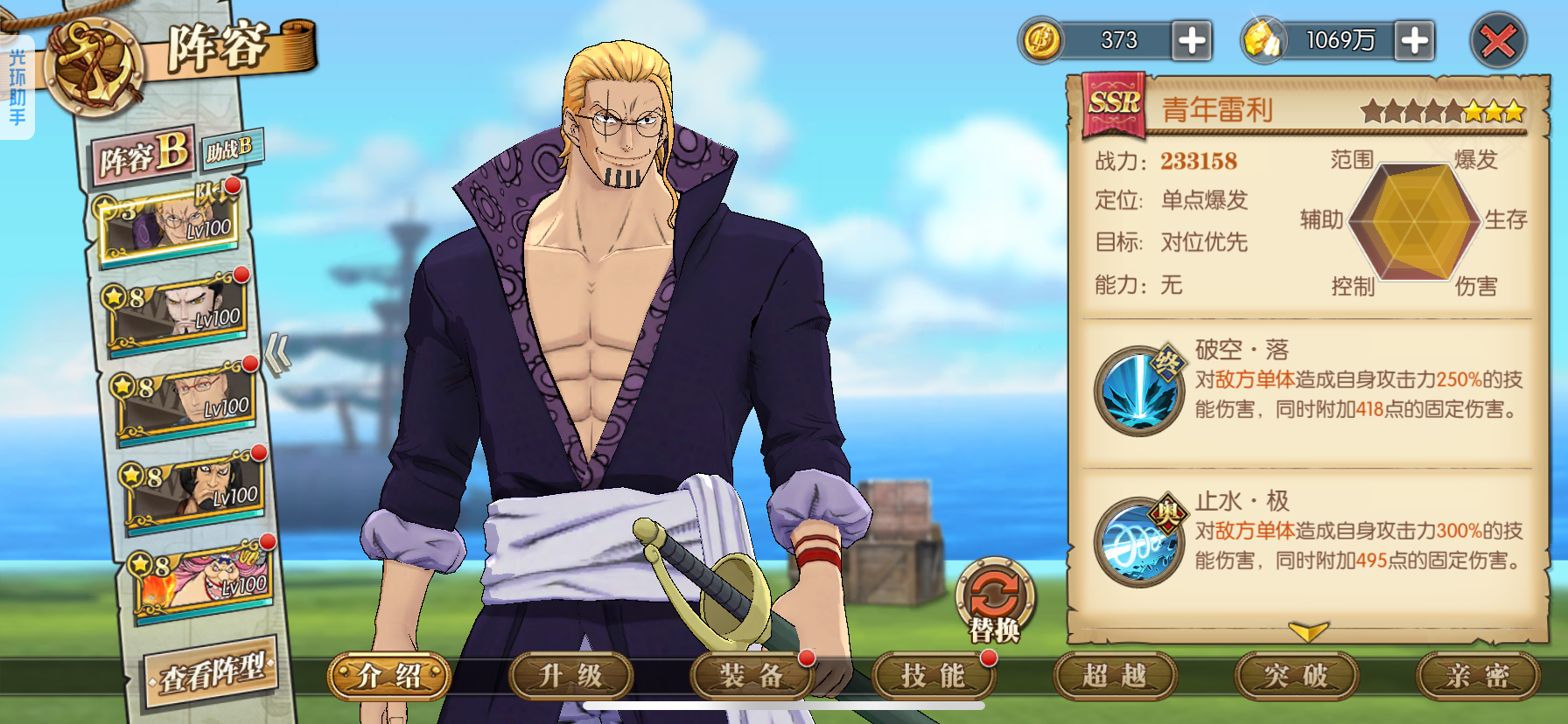Open the 亲密 intimacy tab
The width and height of the screenshot is (1568, 724).
(x=1477, y=676)
